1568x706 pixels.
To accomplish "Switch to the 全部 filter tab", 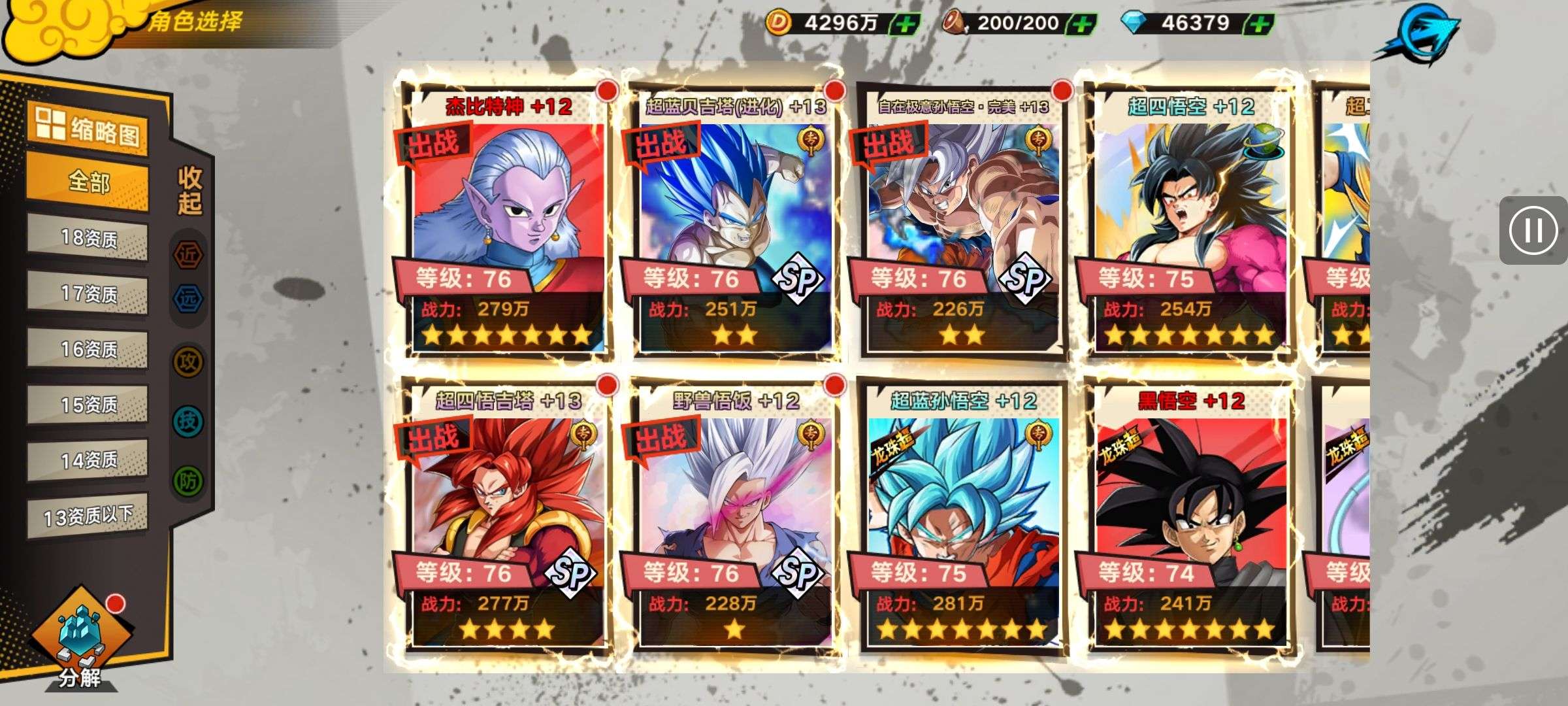I will [88, 182].
